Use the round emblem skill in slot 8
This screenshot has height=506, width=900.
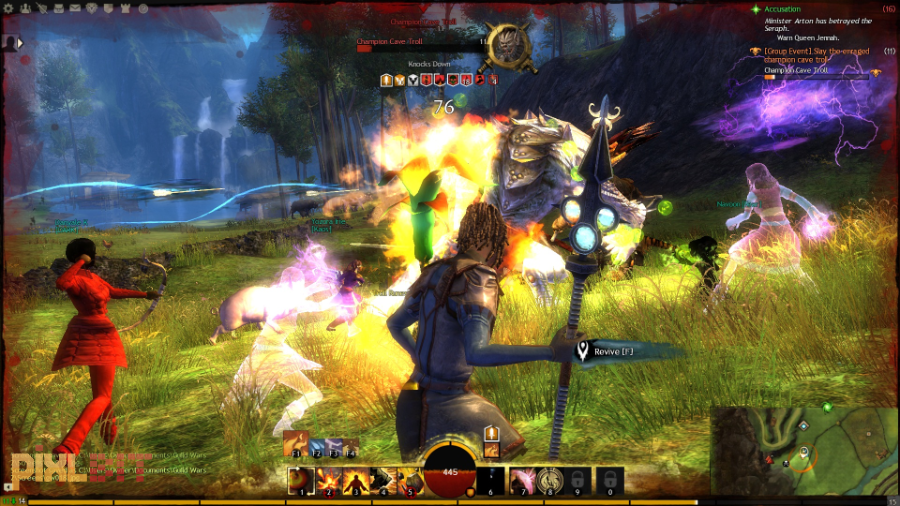[549, 480]
